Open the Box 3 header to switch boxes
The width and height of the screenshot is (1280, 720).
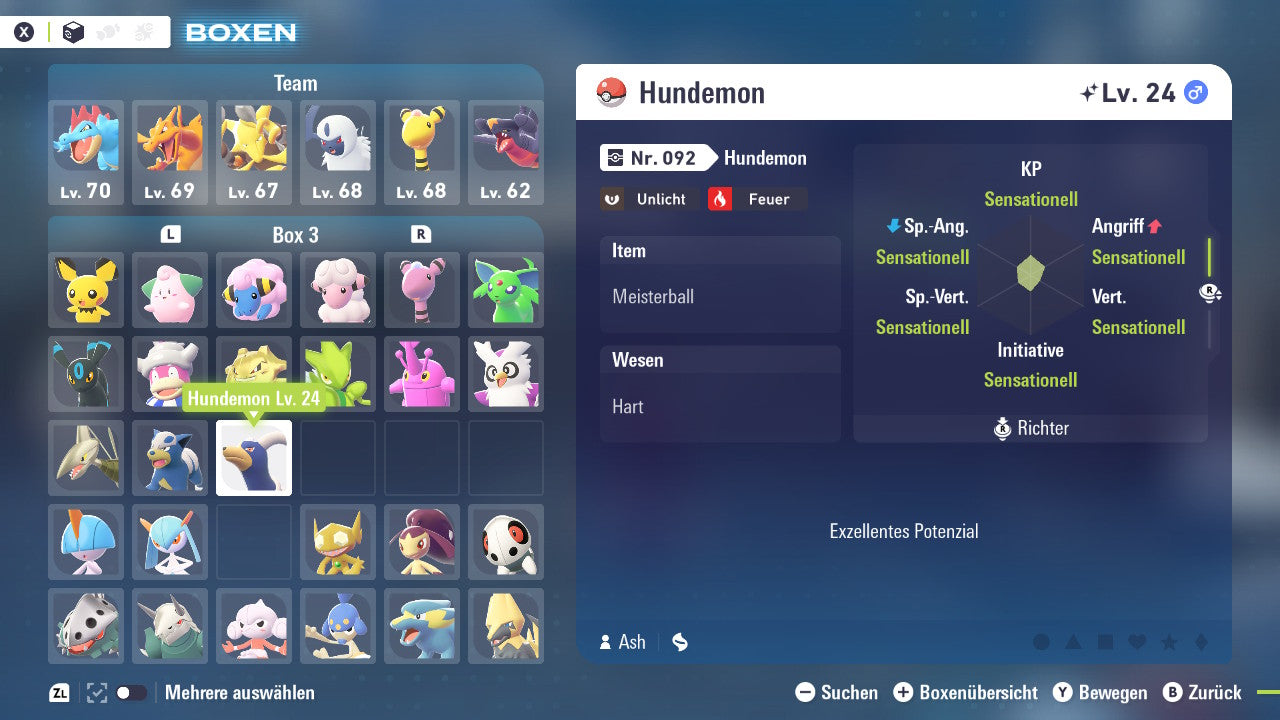[295, 235]
